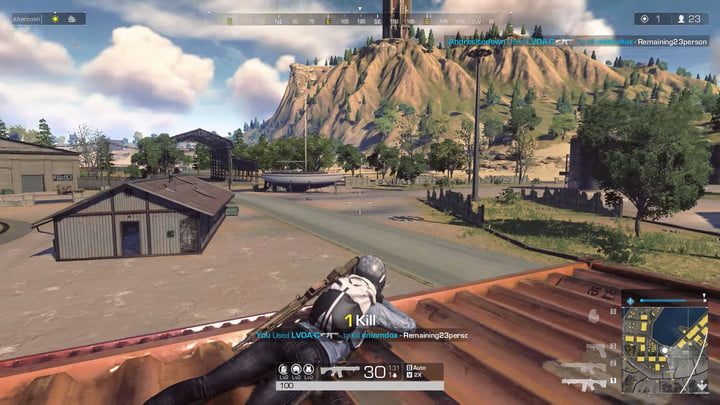Viewport: 720px width, 405px height.
Task: Click the current weapon rifle icon
Action: 340,371
